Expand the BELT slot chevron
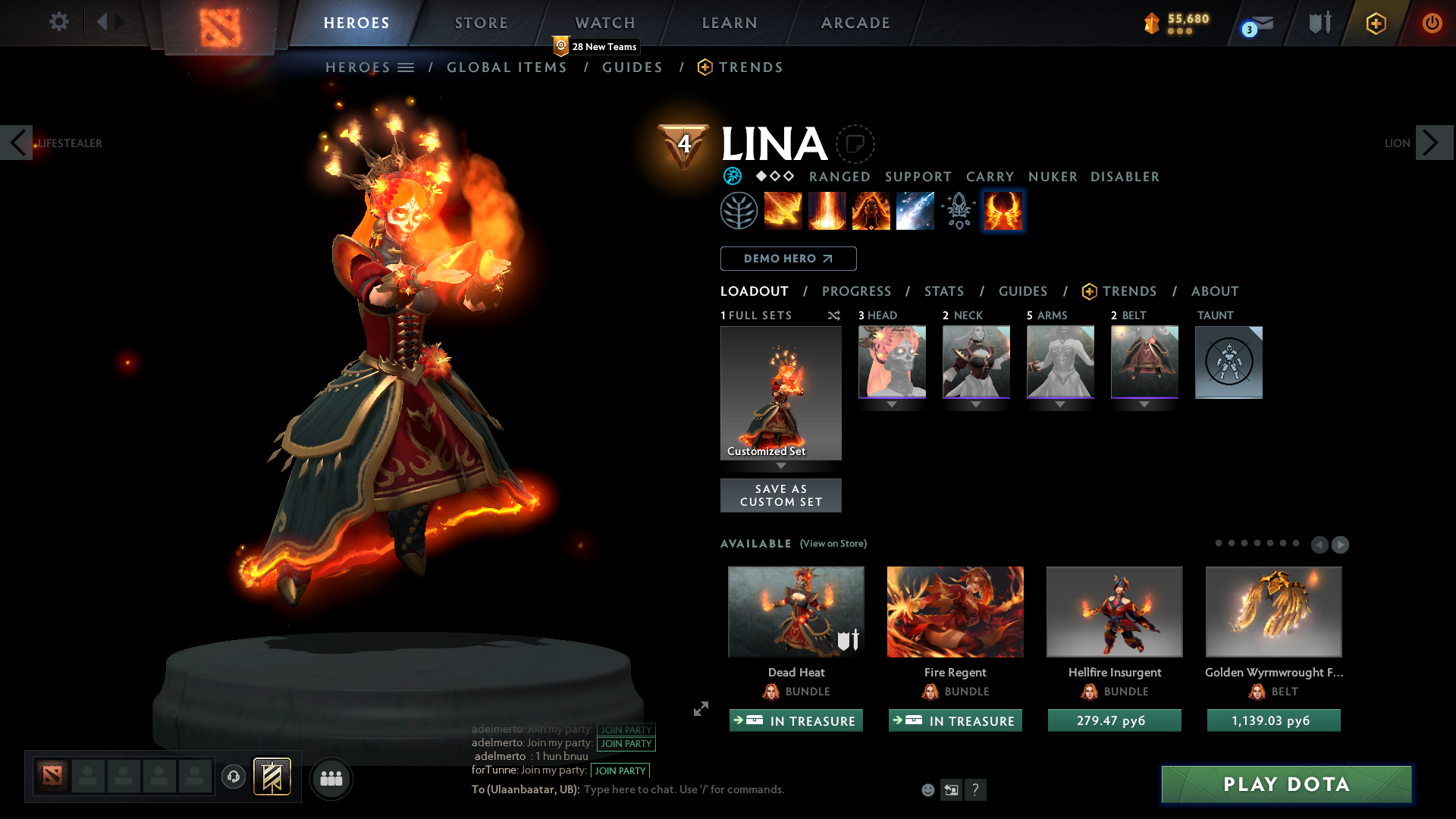Image resolution: width=1456 pixels, height=819 pixels. click(1144, 404)
